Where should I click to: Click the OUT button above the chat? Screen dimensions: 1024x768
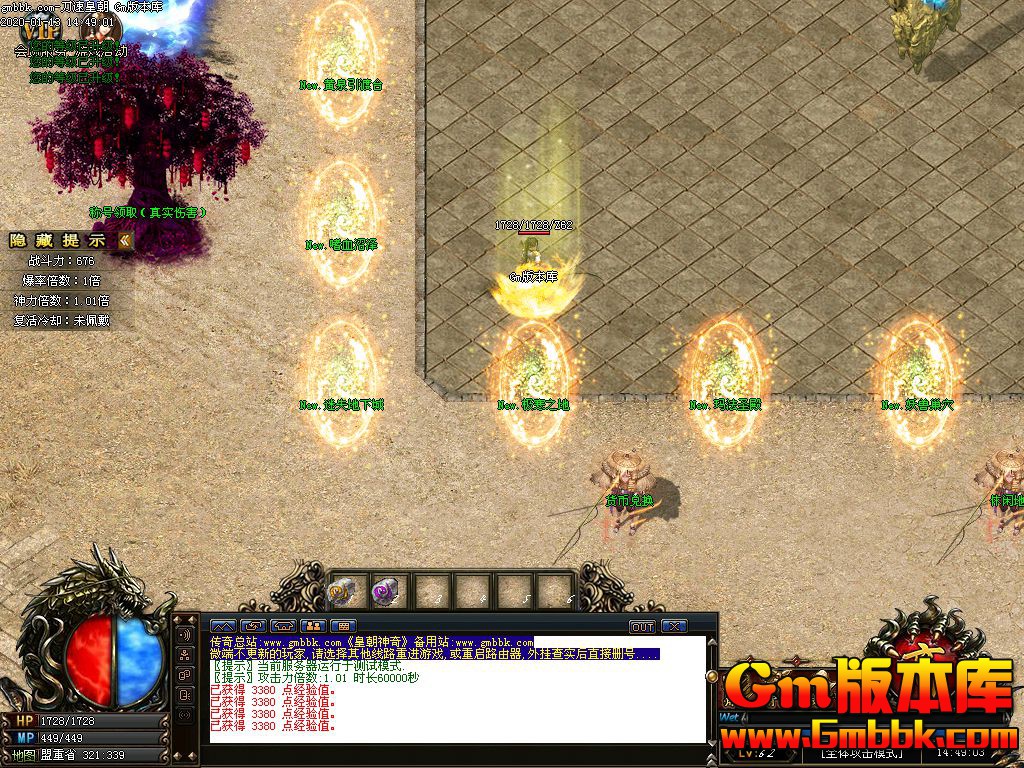[642, 626]
